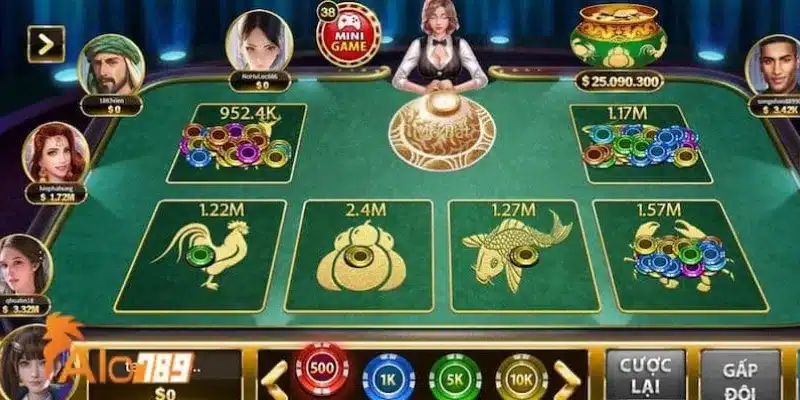Click the Cược Lại rebet button
This screenshot has height=400, width=800.
point(646,374)
